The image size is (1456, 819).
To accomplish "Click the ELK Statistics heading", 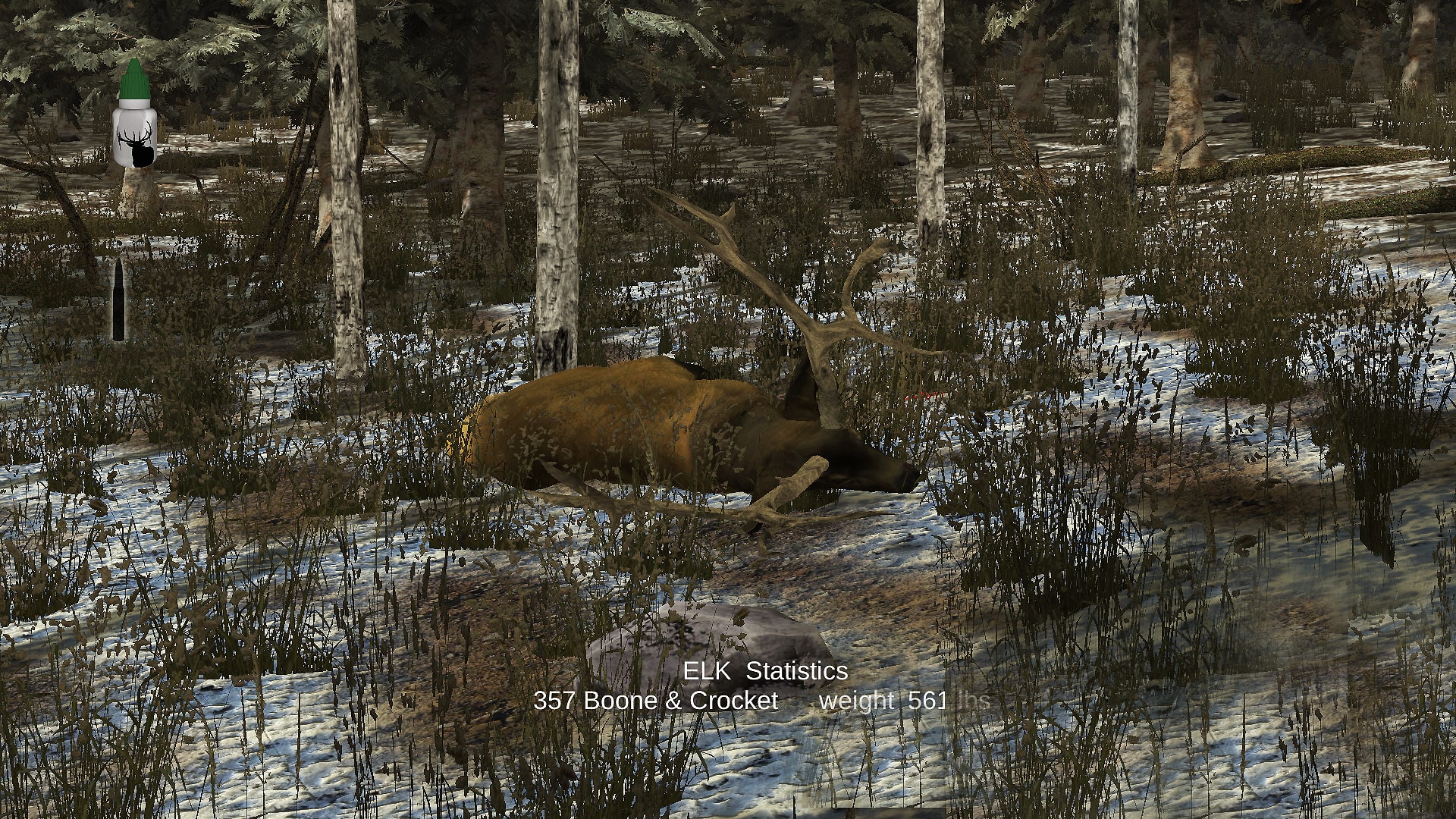I will 765,671.
